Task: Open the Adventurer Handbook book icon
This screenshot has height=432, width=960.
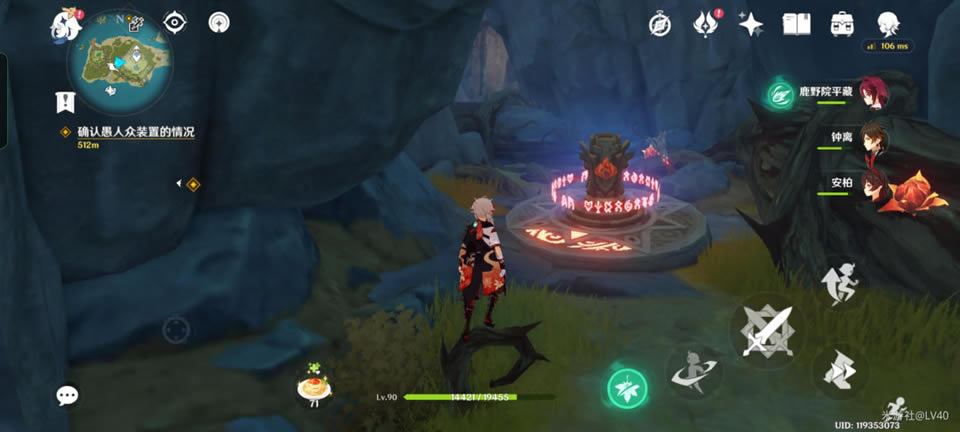Action: 796,24
